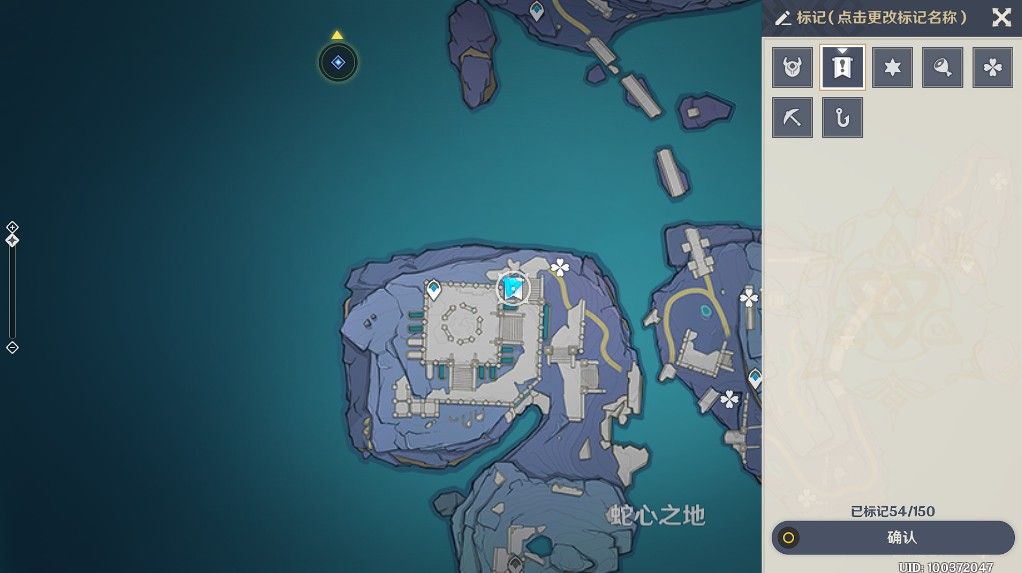Screen dimensions: 1022x573
Task: Close the map marker panel
Action: (1001, 17)
